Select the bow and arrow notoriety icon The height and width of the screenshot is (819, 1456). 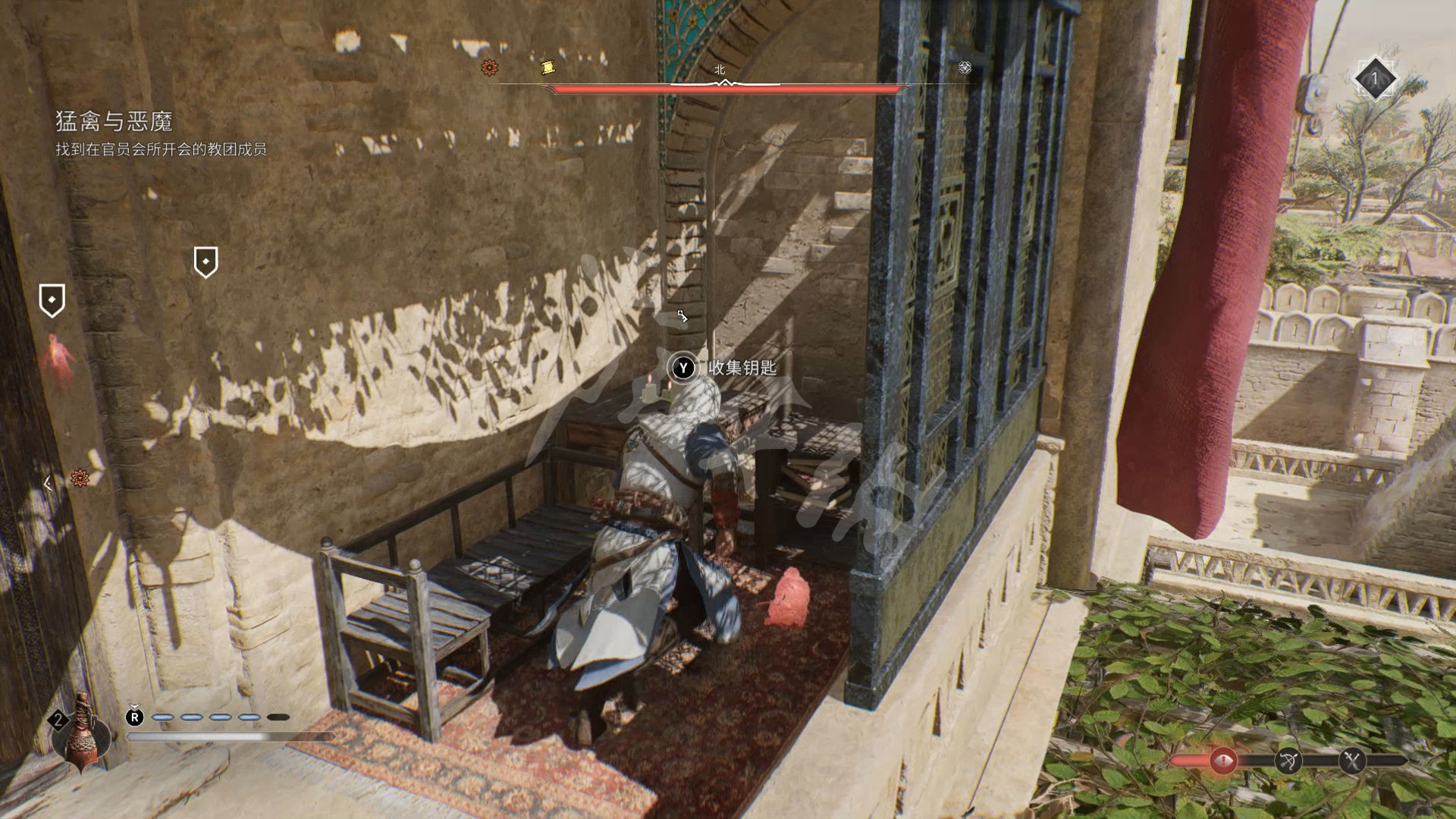[x=1288, y=761]
